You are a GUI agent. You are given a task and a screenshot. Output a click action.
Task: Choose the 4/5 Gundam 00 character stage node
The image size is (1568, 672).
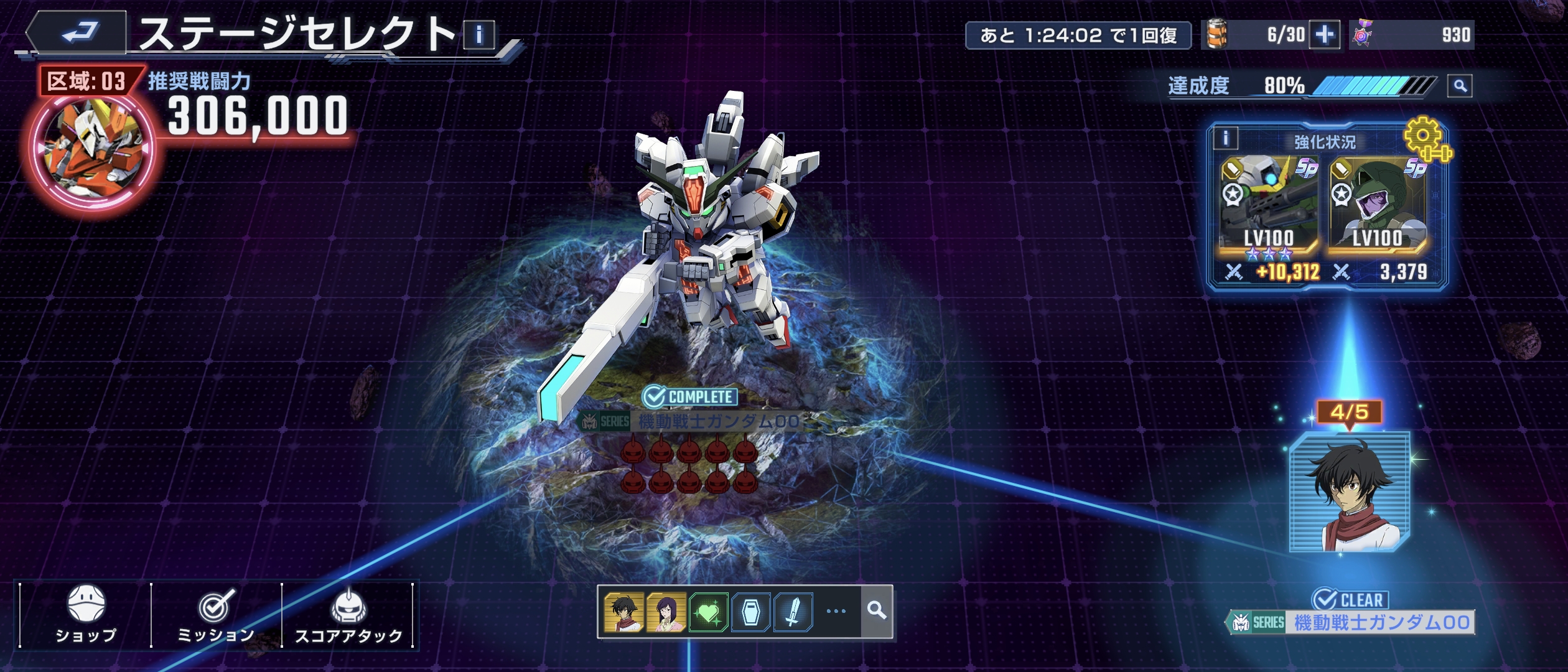coord(1350,492)
